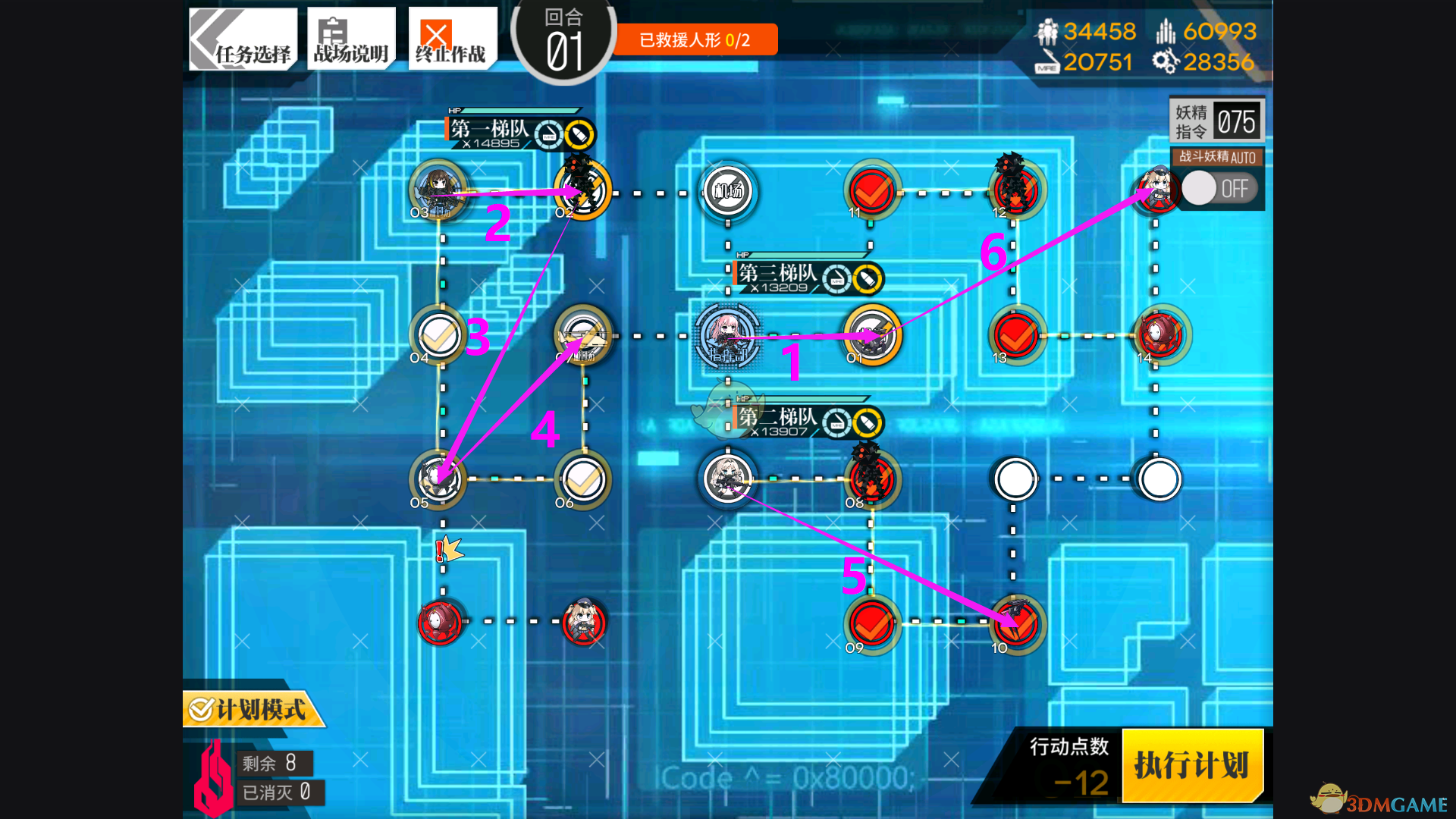Choose map node 06

pyautogui.click(x=583, y=479)
